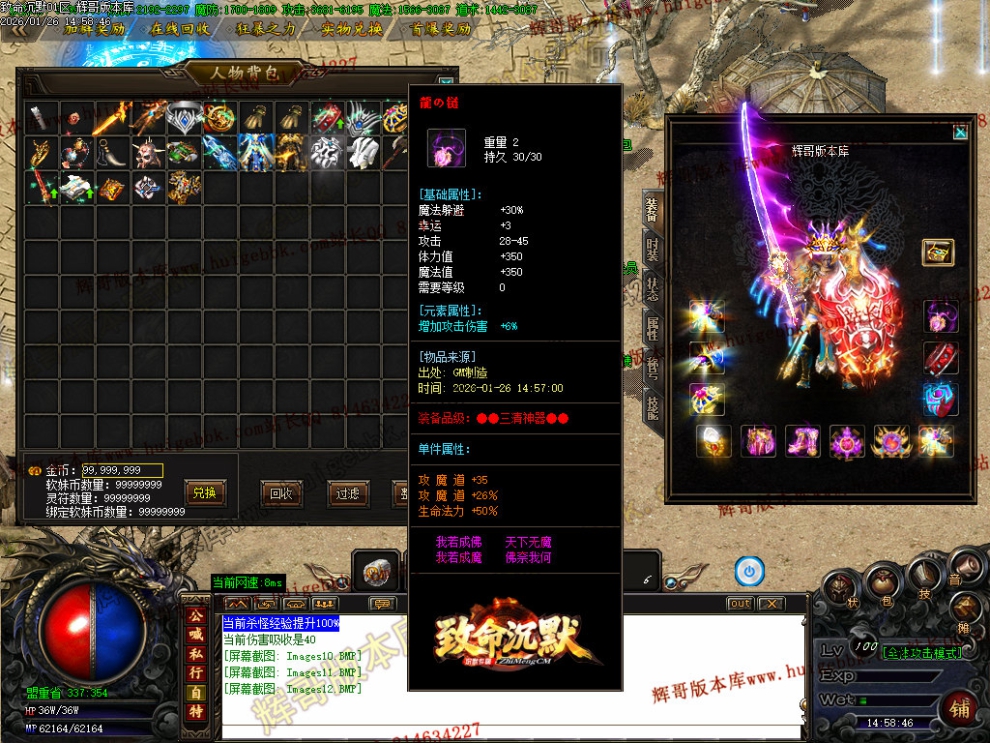Open the golden treasure chest icon

937,252
